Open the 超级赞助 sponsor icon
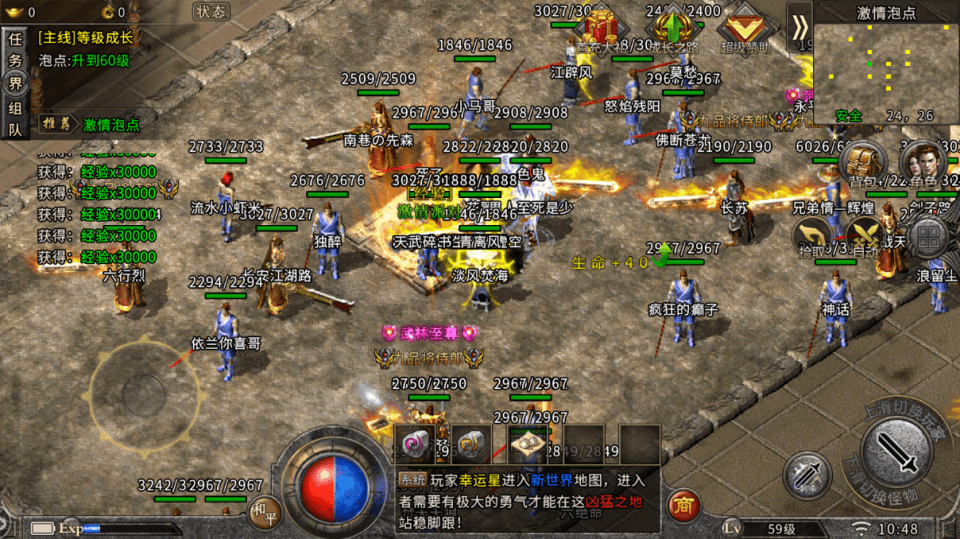The height and width of the screenshot is (539, 960). pyautogui.click(x=745, y=24)
